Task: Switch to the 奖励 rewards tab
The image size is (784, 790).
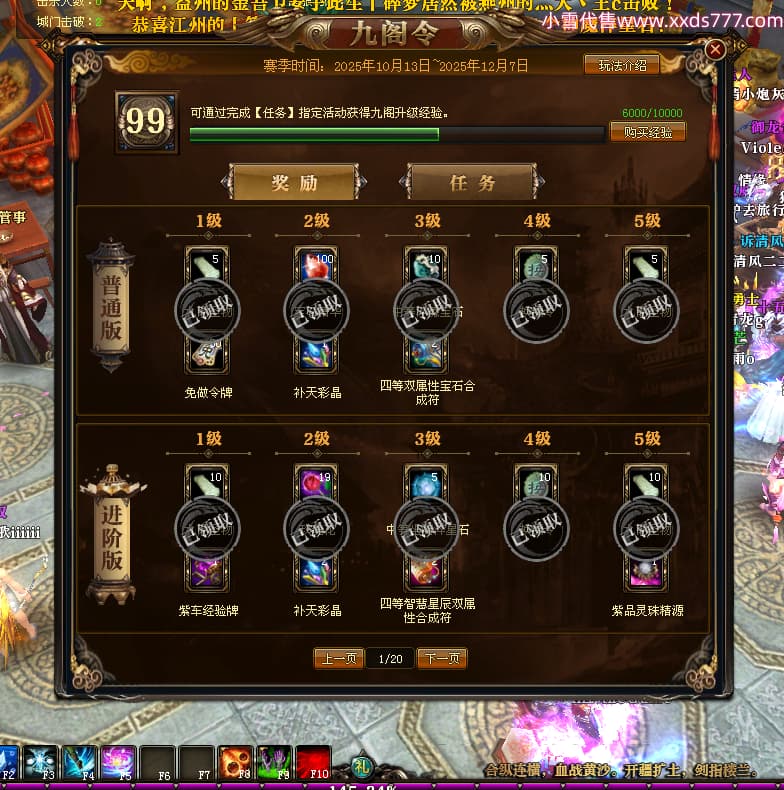Action: tap(294, 183)
